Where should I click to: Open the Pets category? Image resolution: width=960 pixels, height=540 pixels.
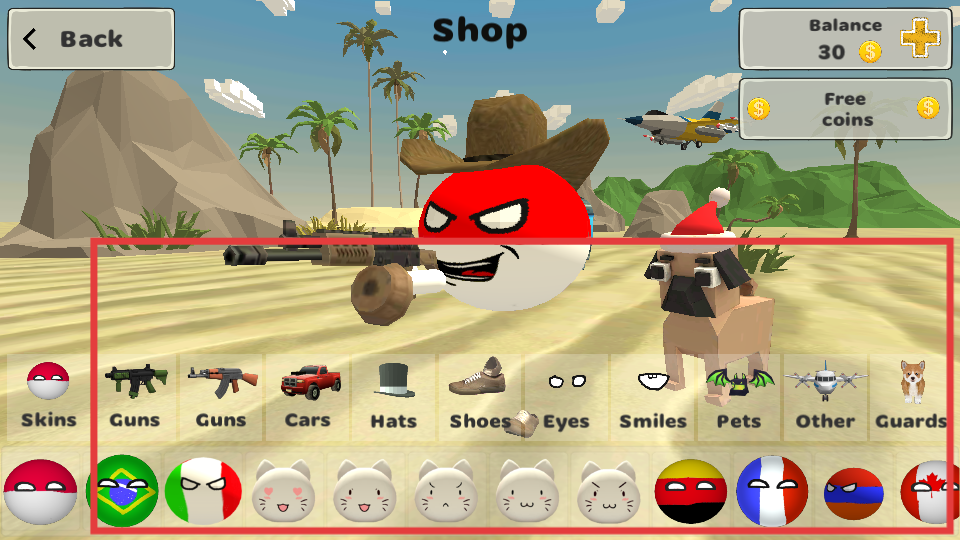tap(739, 397)
